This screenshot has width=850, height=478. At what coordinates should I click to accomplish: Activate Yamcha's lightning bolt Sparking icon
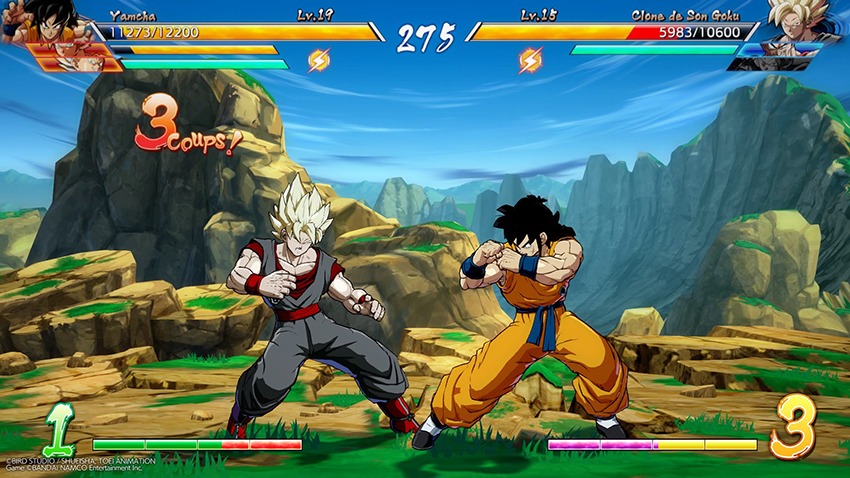coord(318,60)
